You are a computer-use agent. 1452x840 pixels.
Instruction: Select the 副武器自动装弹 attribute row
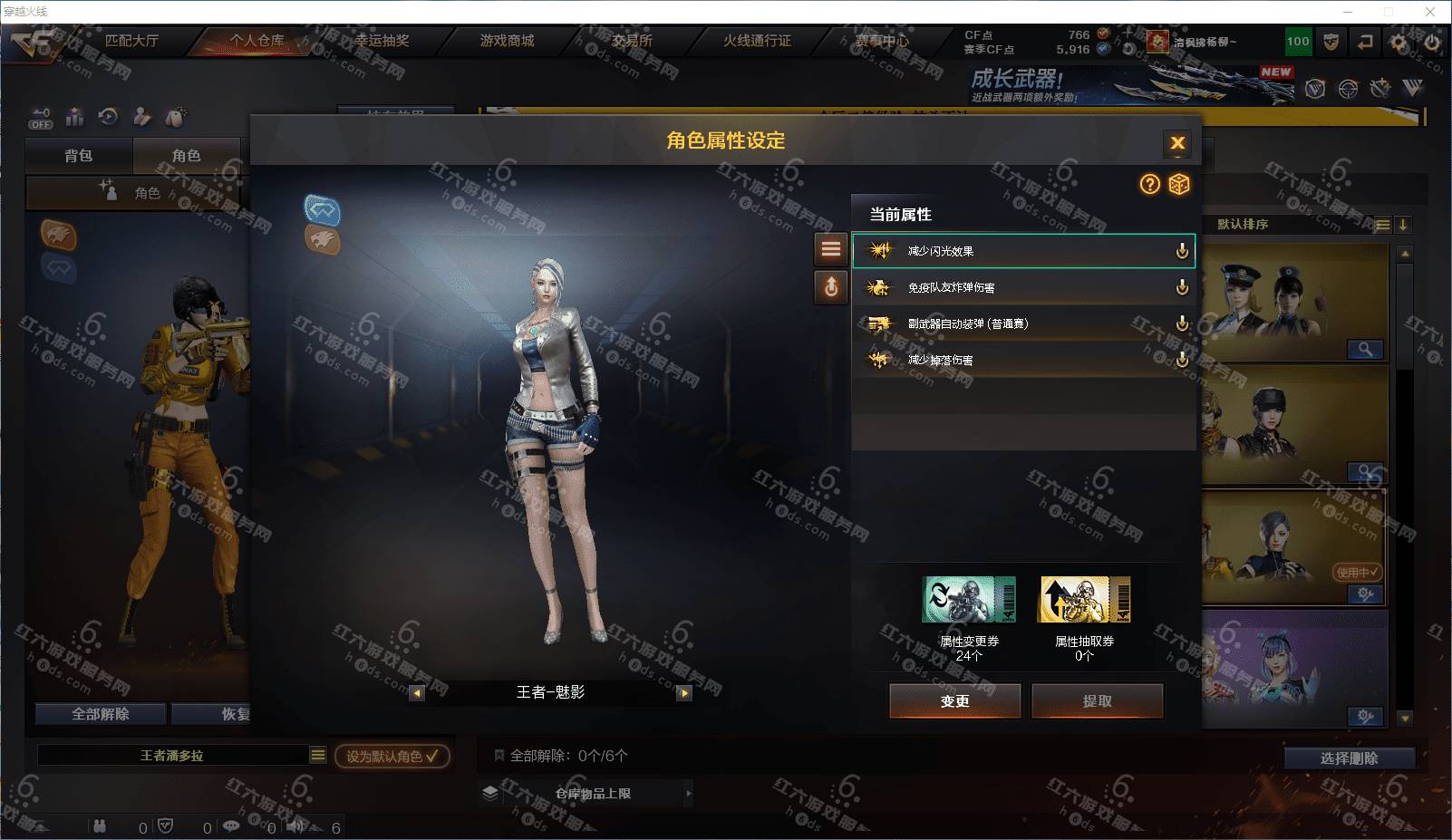click(1022, 323)
